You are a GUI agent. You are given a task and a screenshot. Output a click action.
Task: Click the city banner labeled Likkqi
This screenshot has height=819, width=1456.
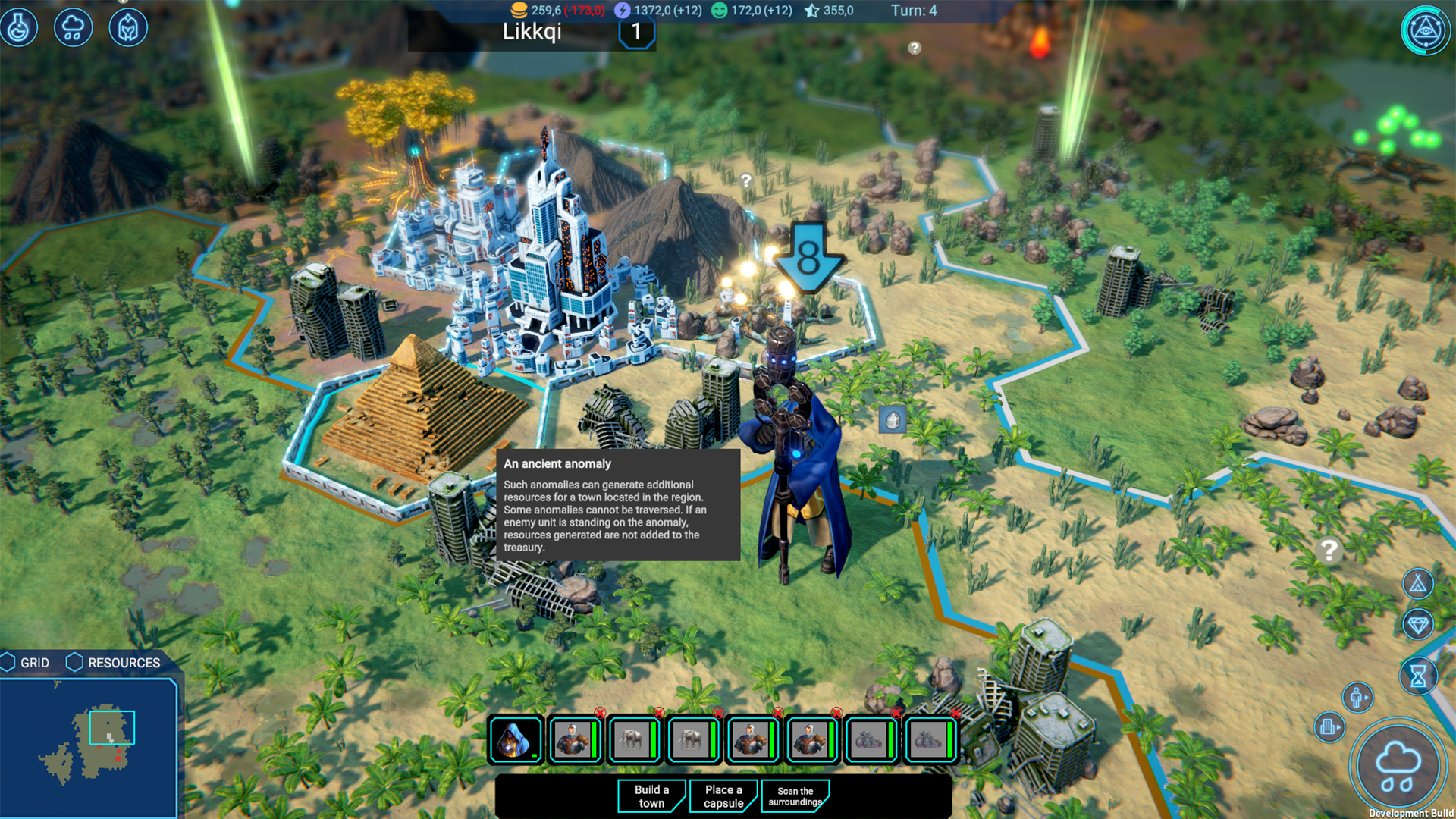[x=531, y=31]
